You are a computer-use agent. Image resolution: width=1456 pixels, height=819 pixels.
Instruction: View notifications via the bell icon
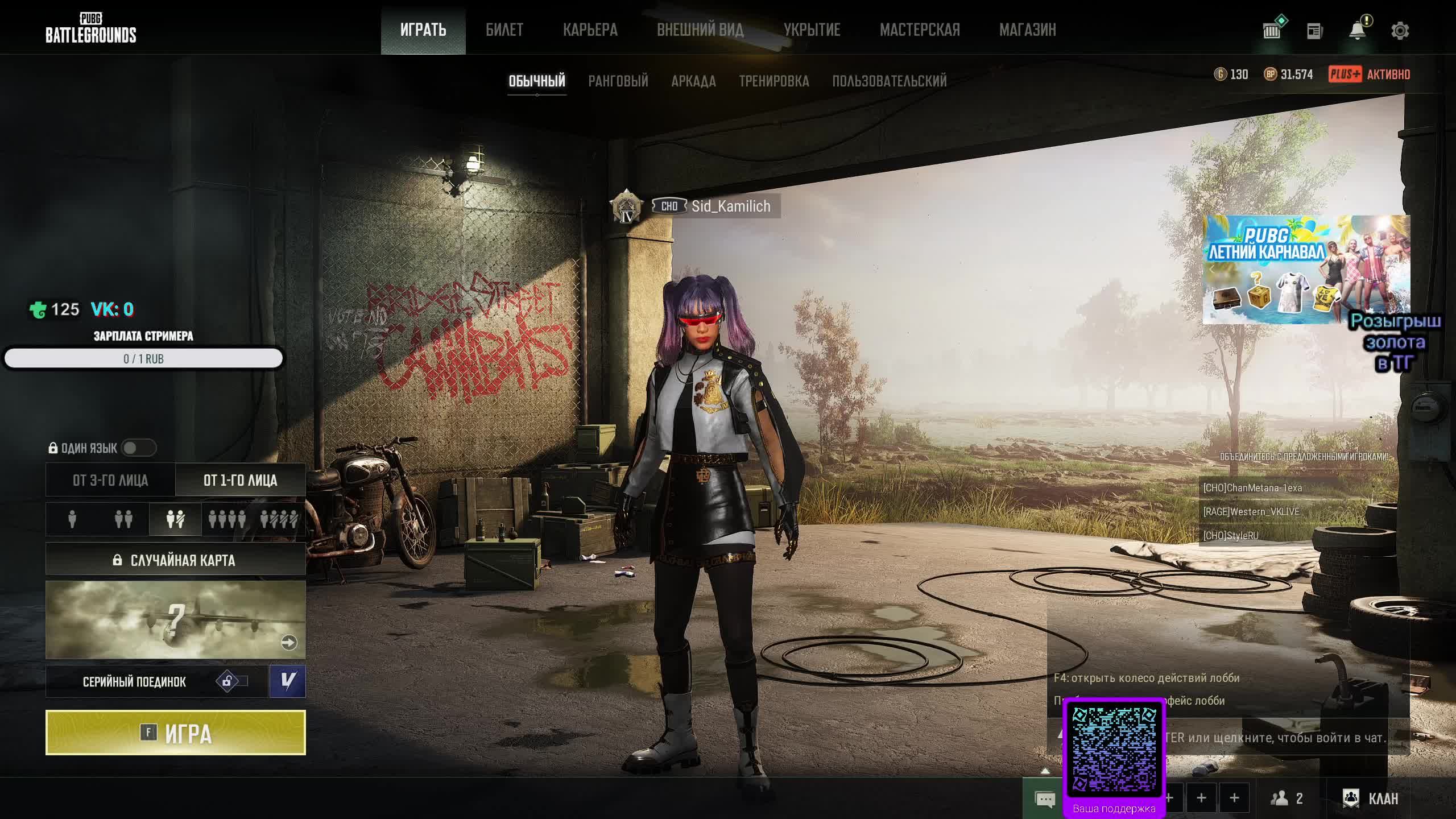[1357, 31]
